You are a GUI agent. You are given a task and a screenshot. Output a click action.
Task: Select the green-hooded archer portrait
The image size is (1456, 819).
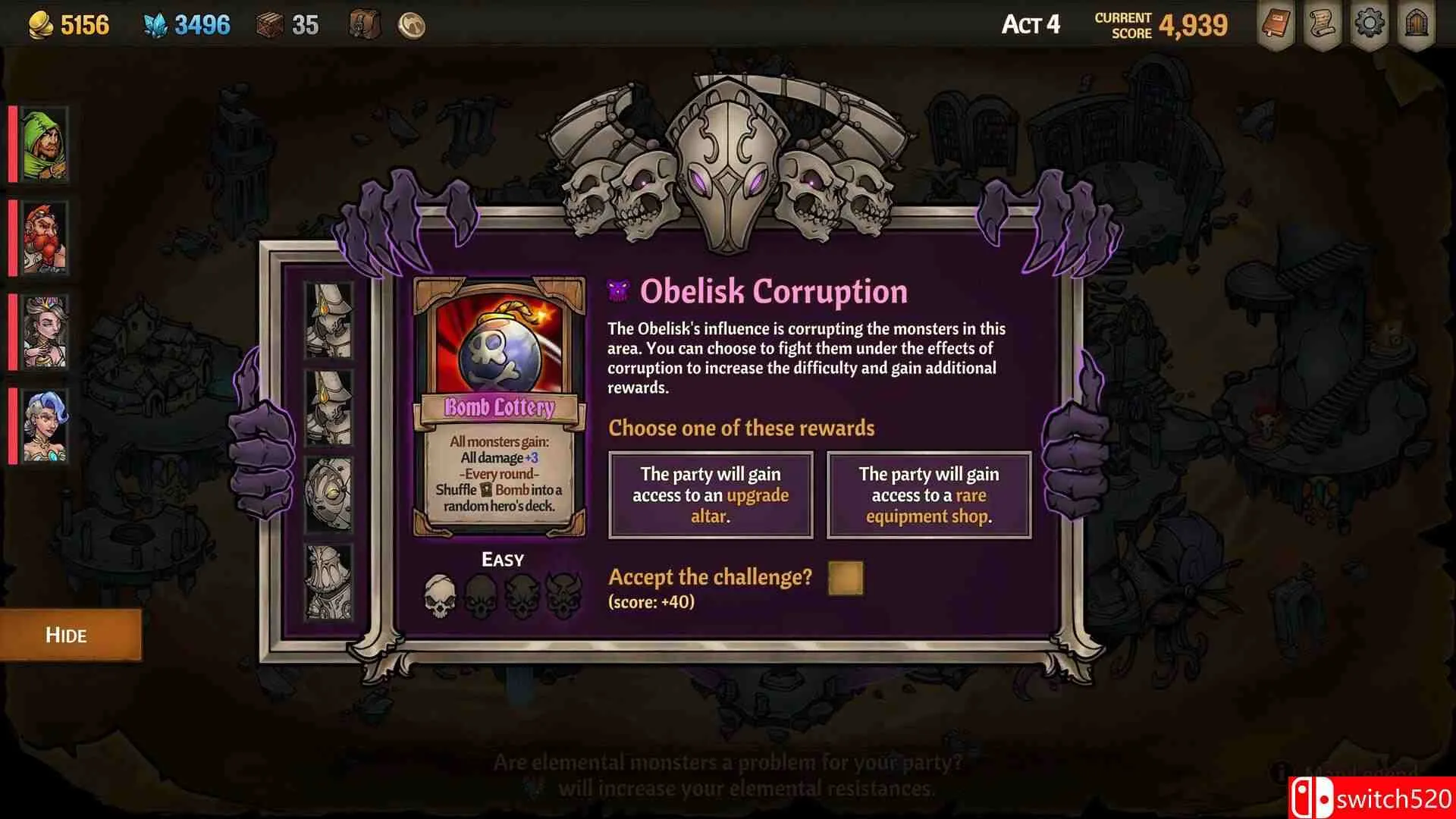coord(45,144)
